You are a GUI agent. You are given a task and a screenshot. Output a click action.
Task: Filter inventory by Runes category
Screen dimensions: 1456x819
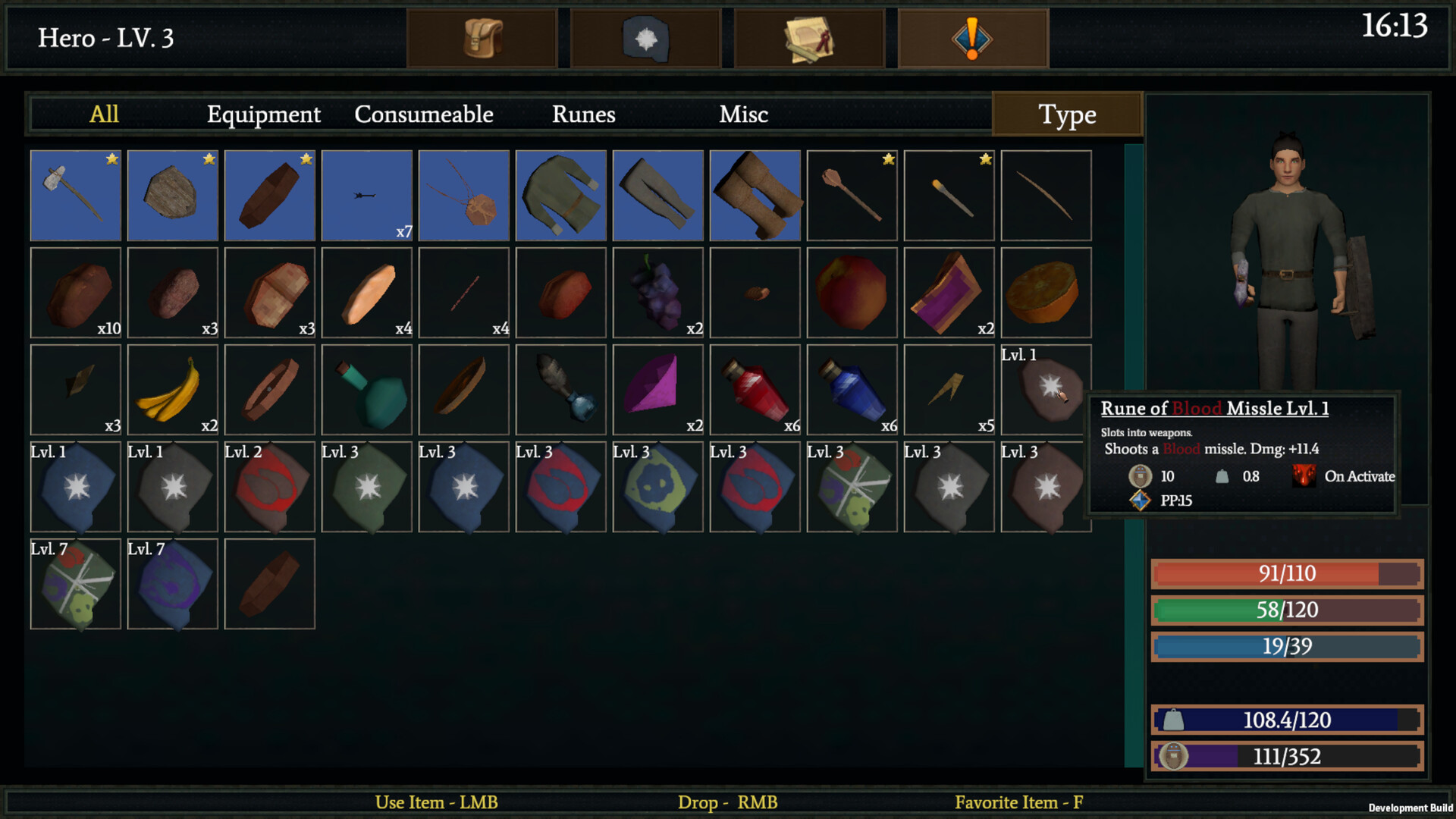[x=583, y=115]
